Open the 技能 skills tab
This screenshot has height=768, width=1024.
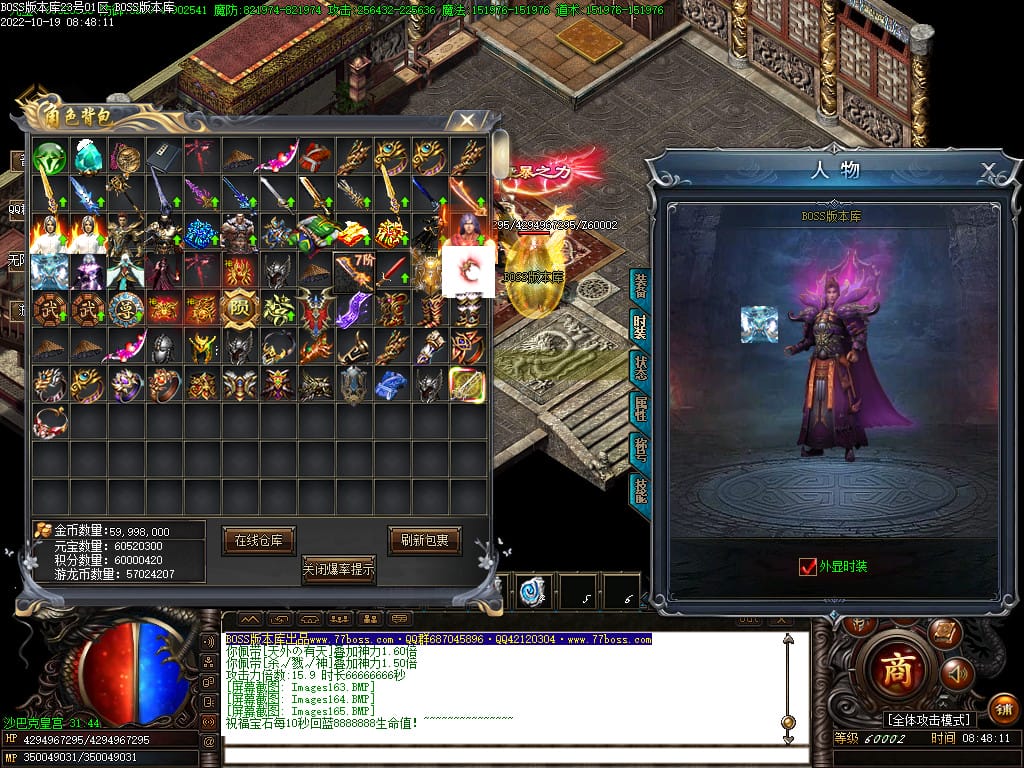[639, 491]
